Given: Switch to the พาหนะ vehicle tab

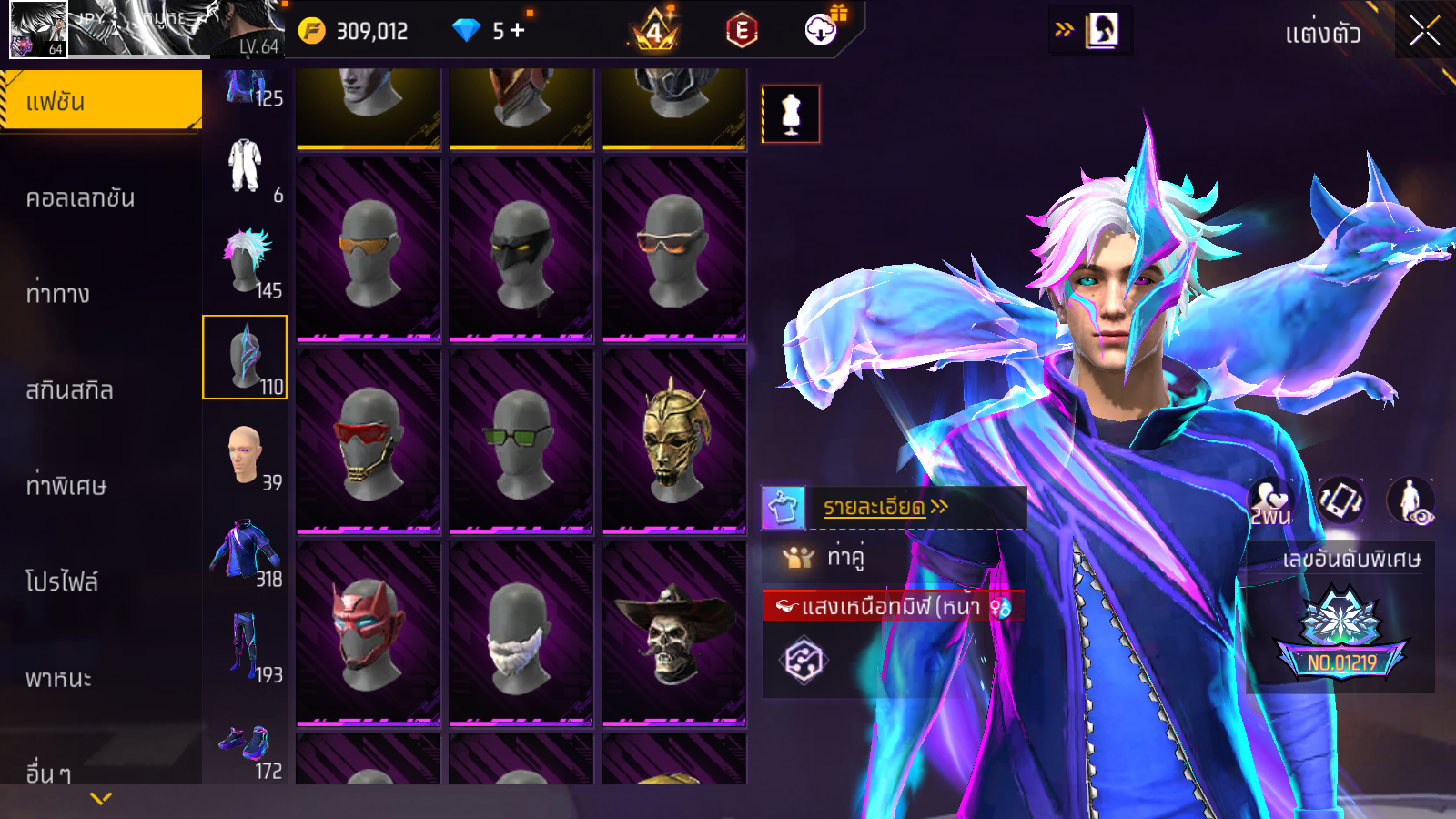Looking at the screenshot, I should click(x=59, y=679).
